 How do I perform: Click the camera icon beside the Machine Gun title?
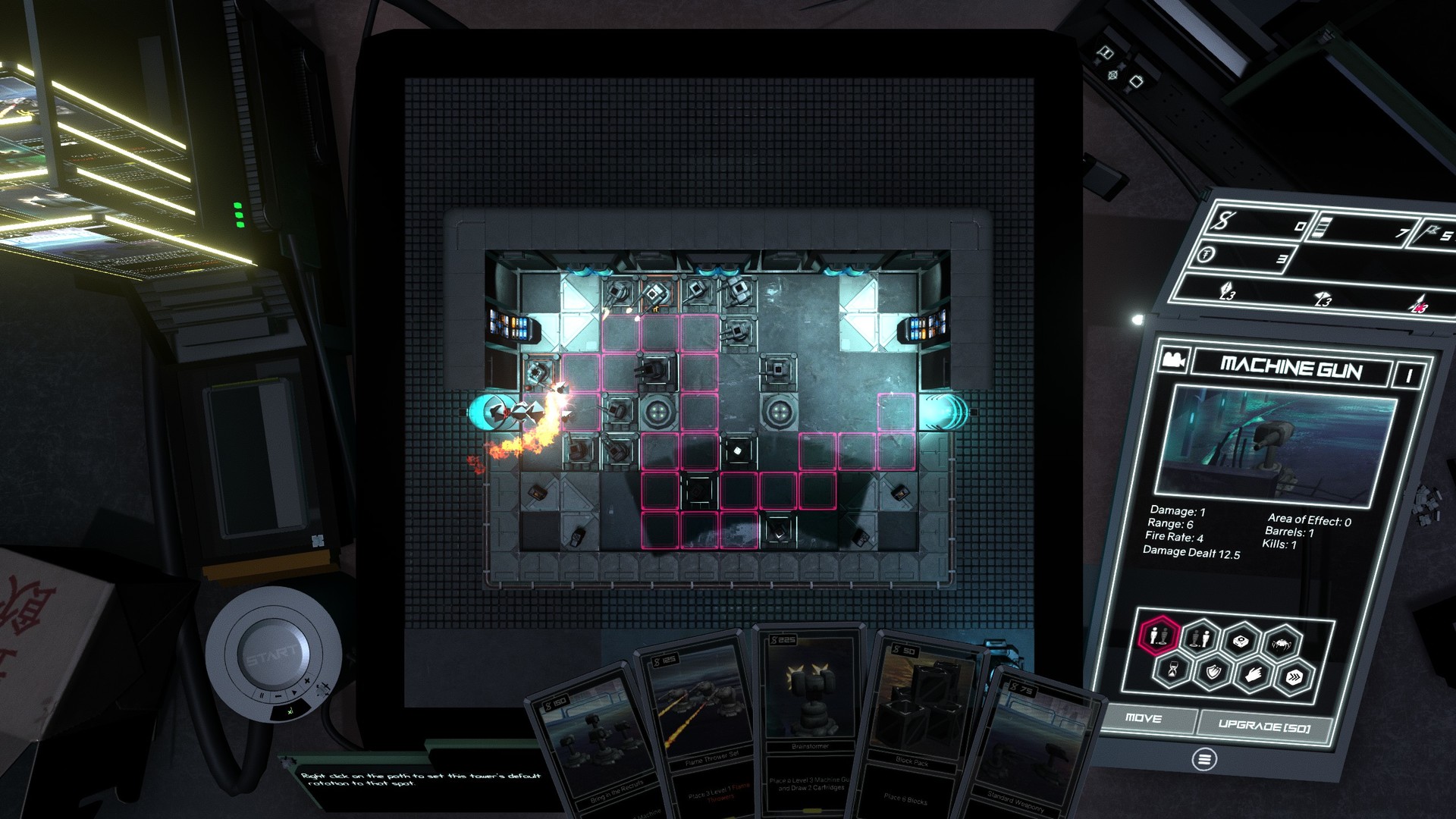point(1175,359)
